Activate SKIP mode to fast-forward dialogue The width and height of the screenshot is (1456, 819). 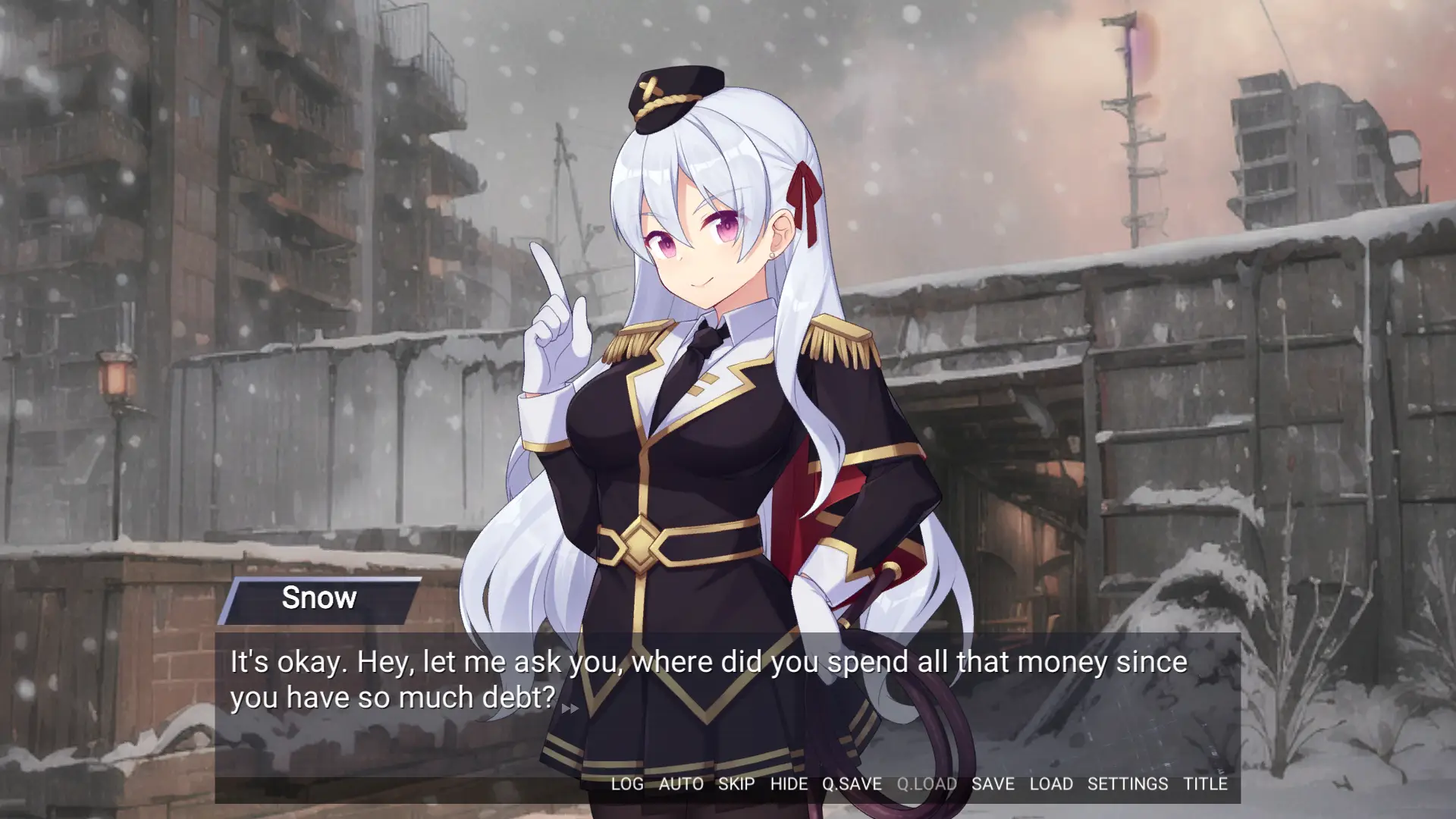coord(735,785)
